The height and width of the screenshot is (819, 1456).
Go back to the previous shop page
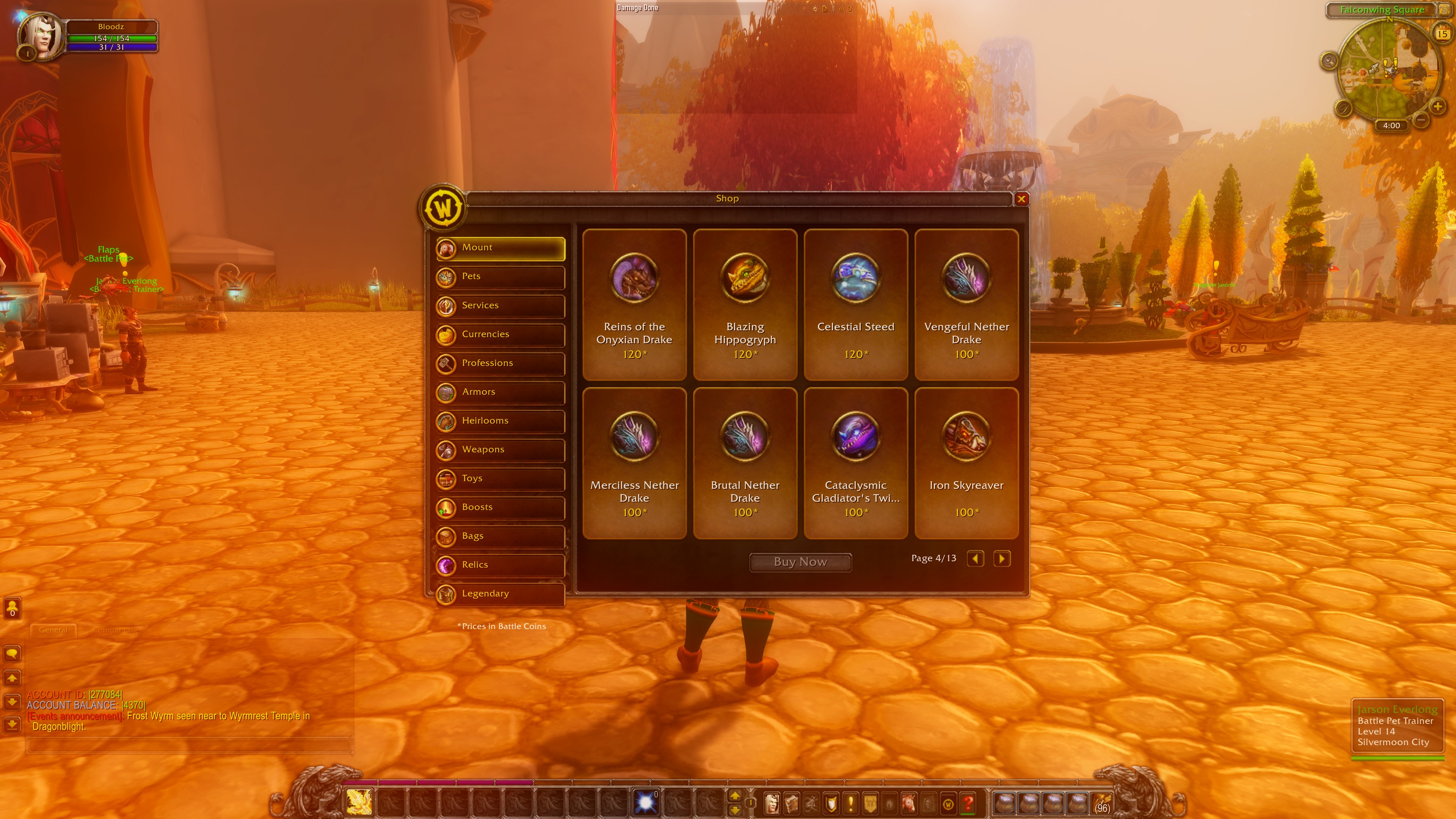coord(975,559)
